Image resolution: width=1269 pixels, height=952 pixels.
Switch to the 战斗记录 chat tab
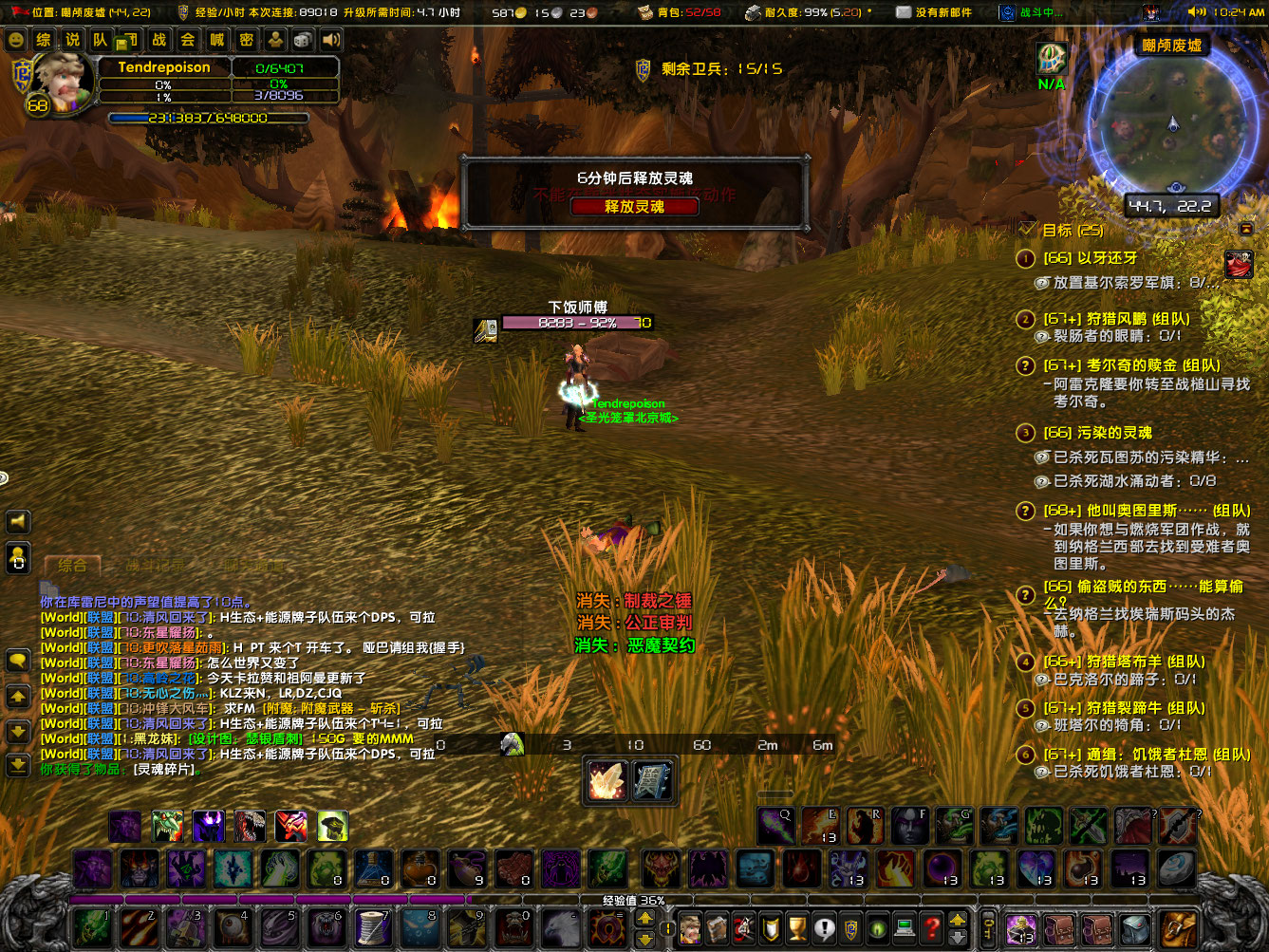click(157, 564)
